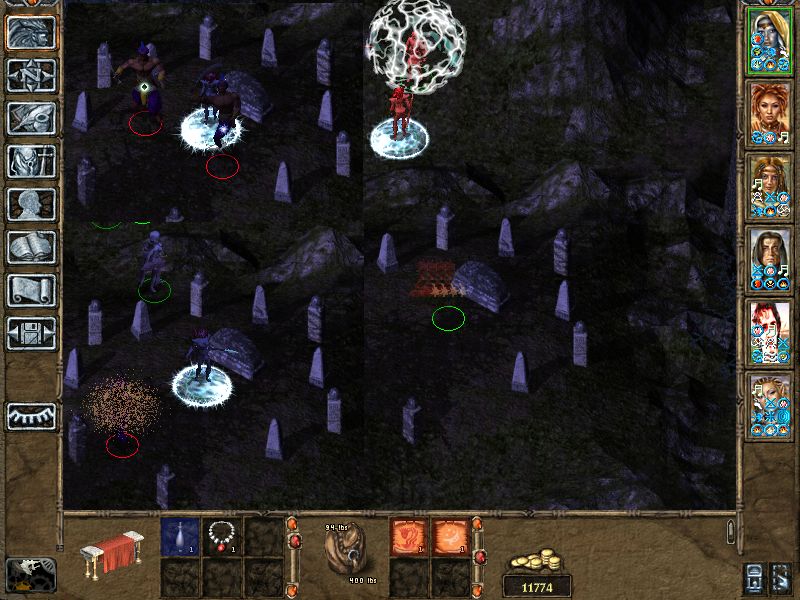Open the journal with quill button
800x600 pixels.
pyautogui.click(x=31, y=118)
